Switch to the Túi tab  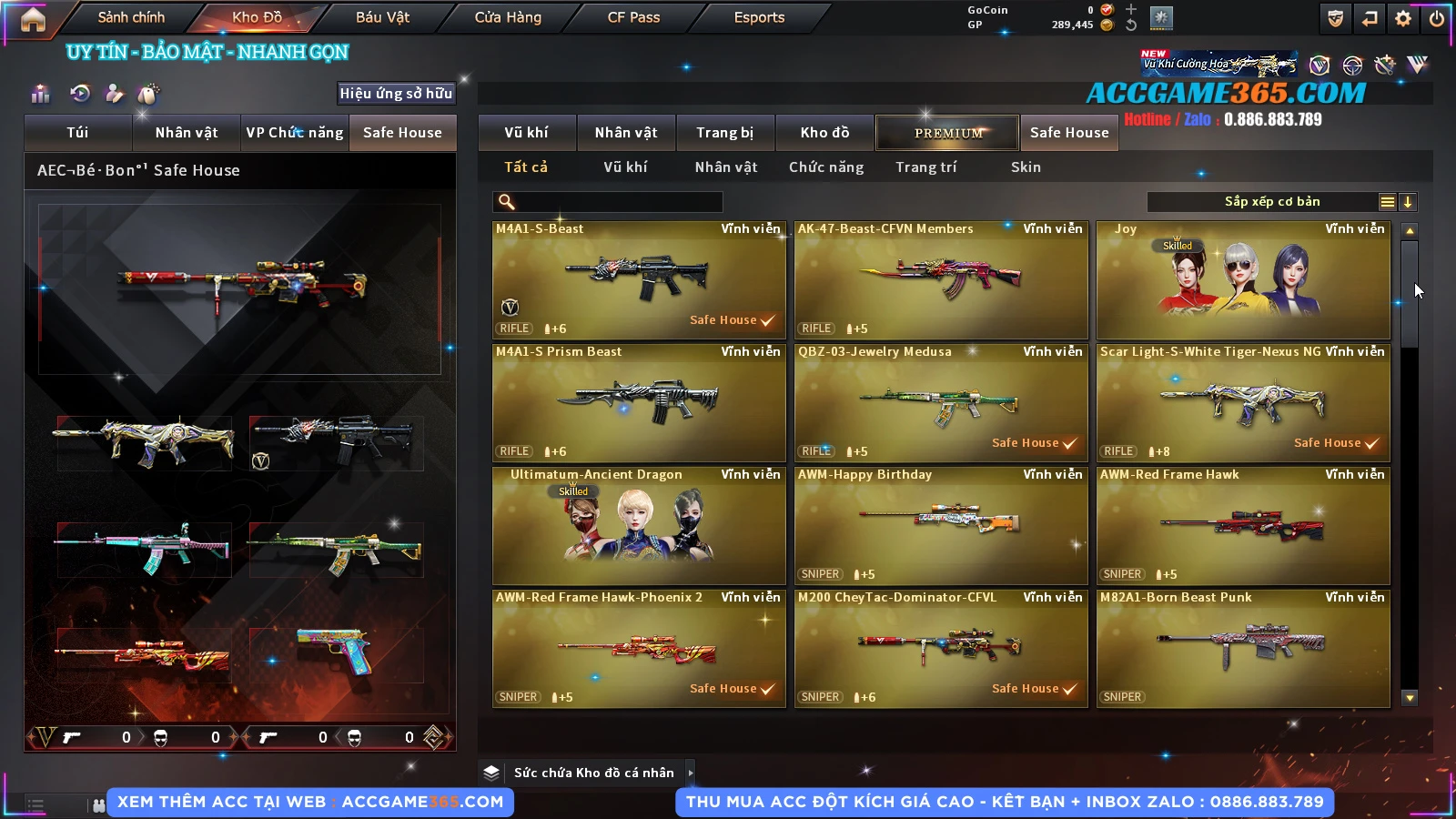pos(77,133)
